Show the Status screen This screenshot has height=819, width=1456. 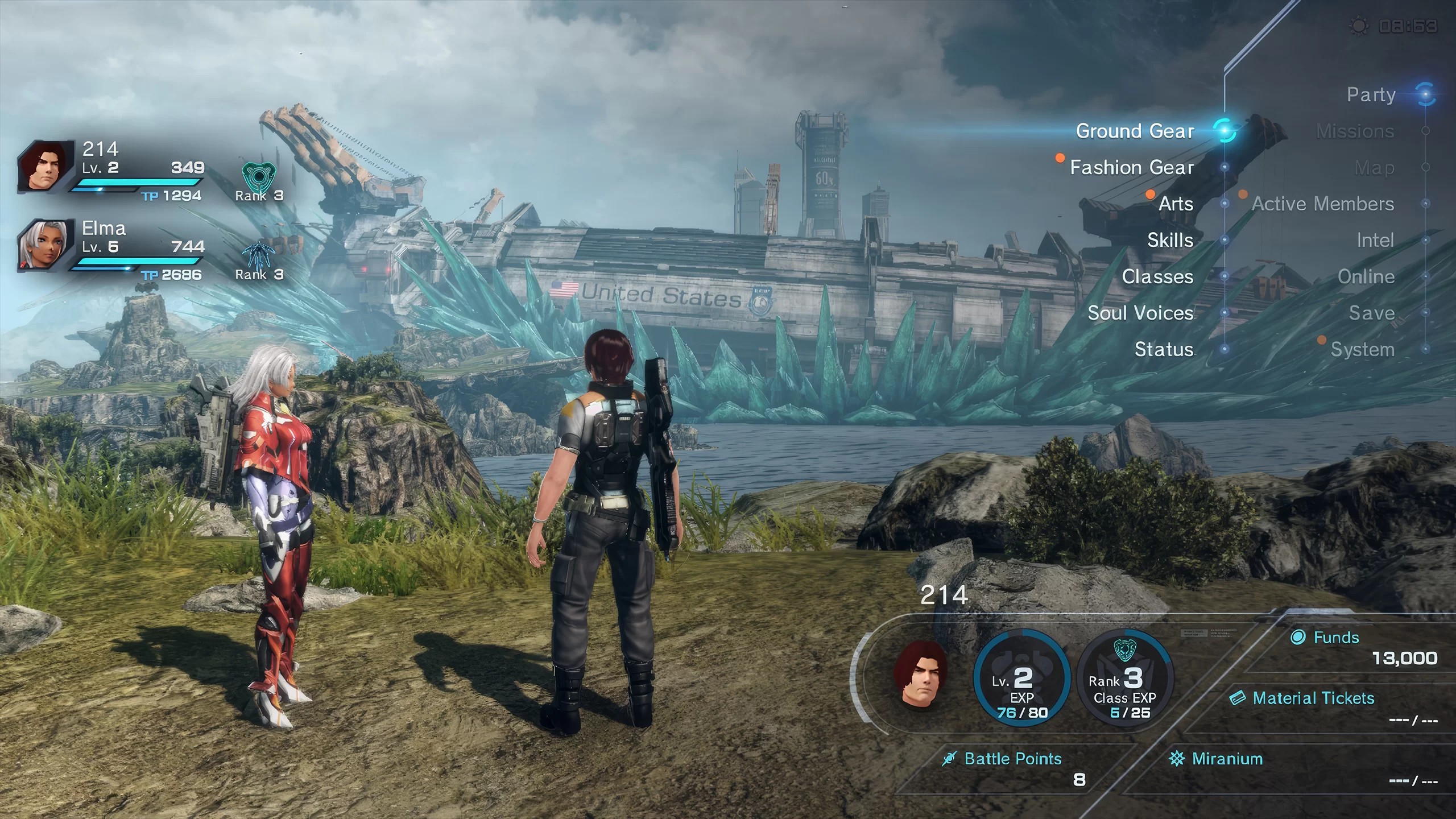click(x=1164, y=350)
